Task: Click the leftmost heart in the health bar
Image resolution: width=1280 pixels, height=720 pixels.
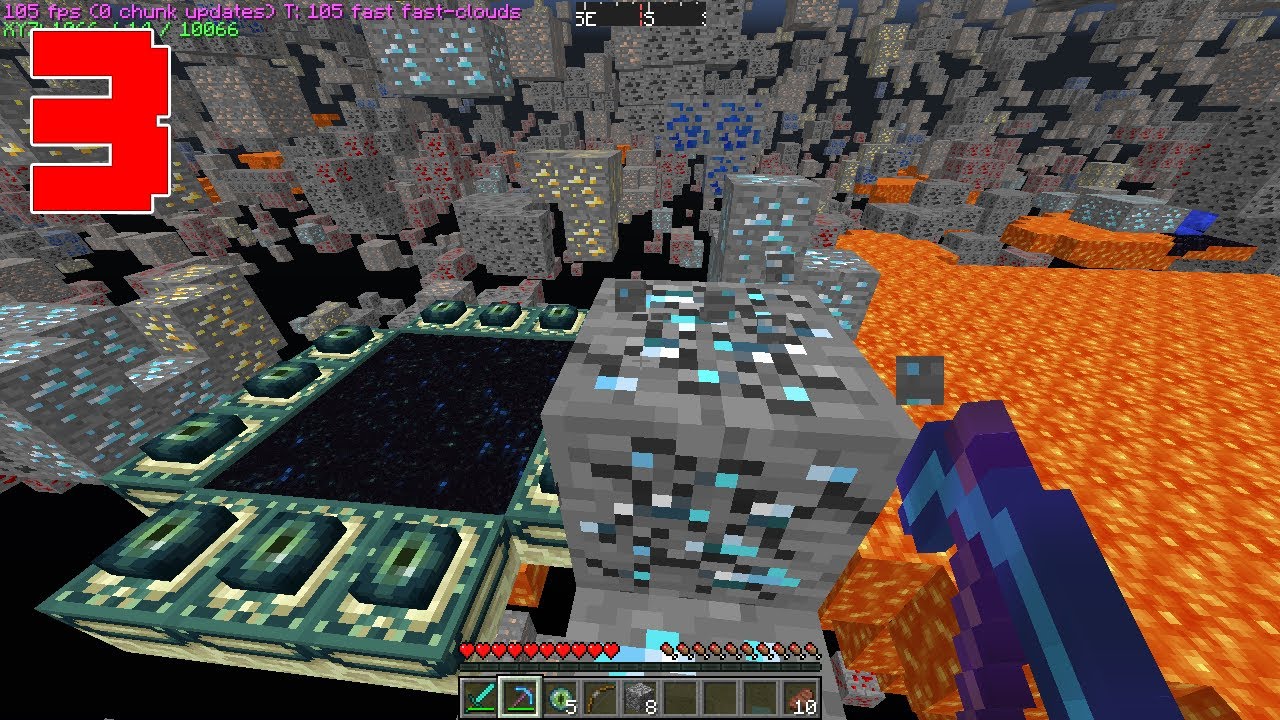Action: pyautogui.click(x=465, y=649)
